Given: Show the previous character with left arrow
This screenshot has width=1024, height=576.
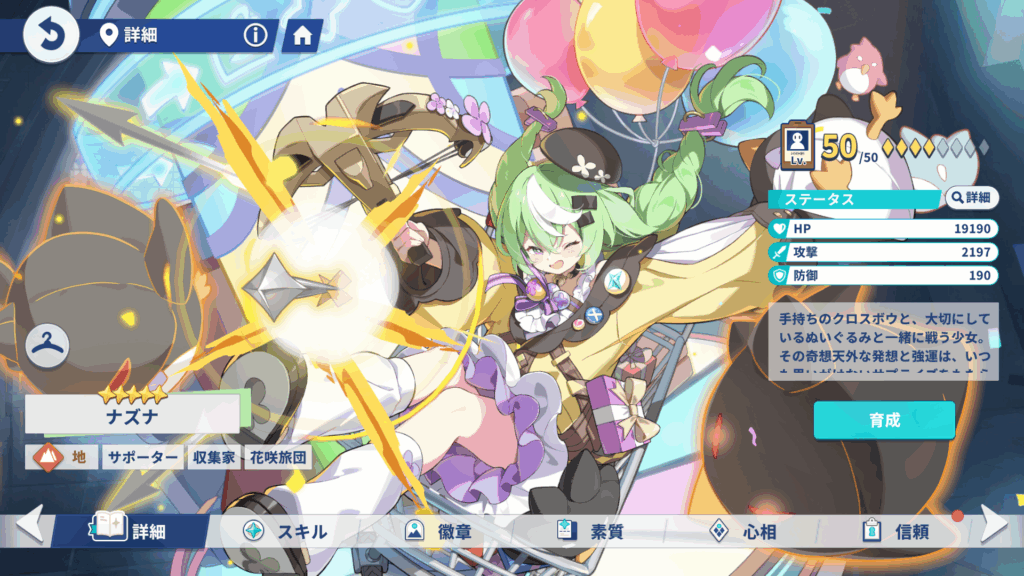Looking at the screenshot, I should point(29,524).
